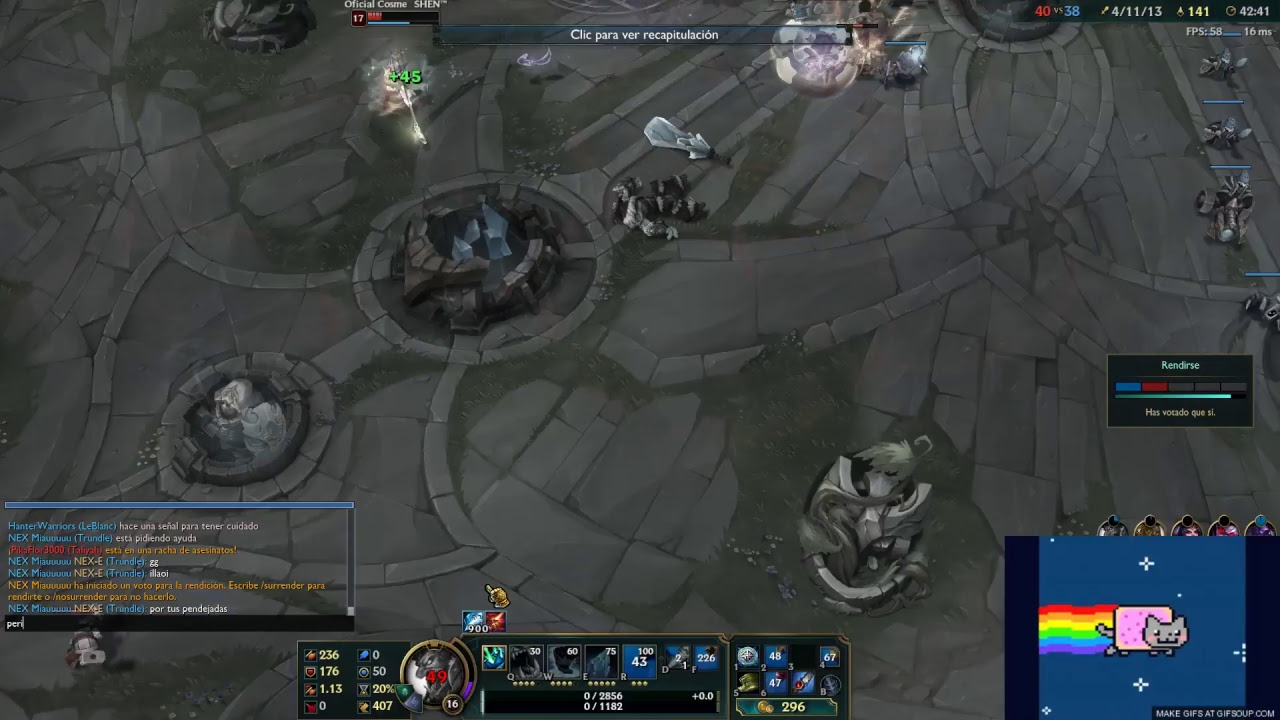Image resolution: width=1280 pixels, height=720 pixels.
Task: Open the death recap banner
Action: coord(644,35)
